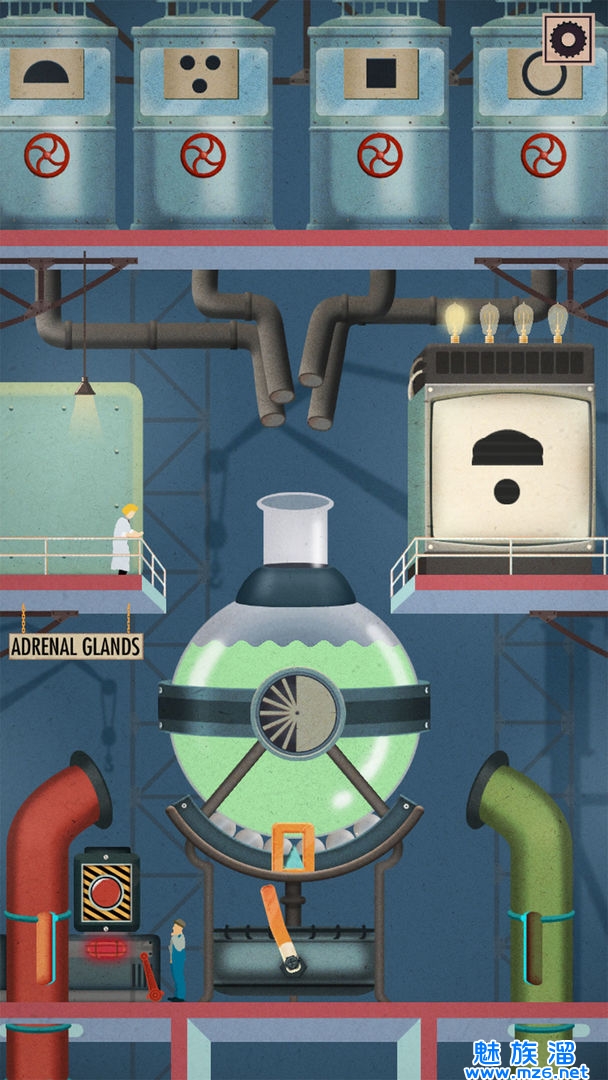
Task: Turn the valve on the ring-symbol tank
Action: 543,155
